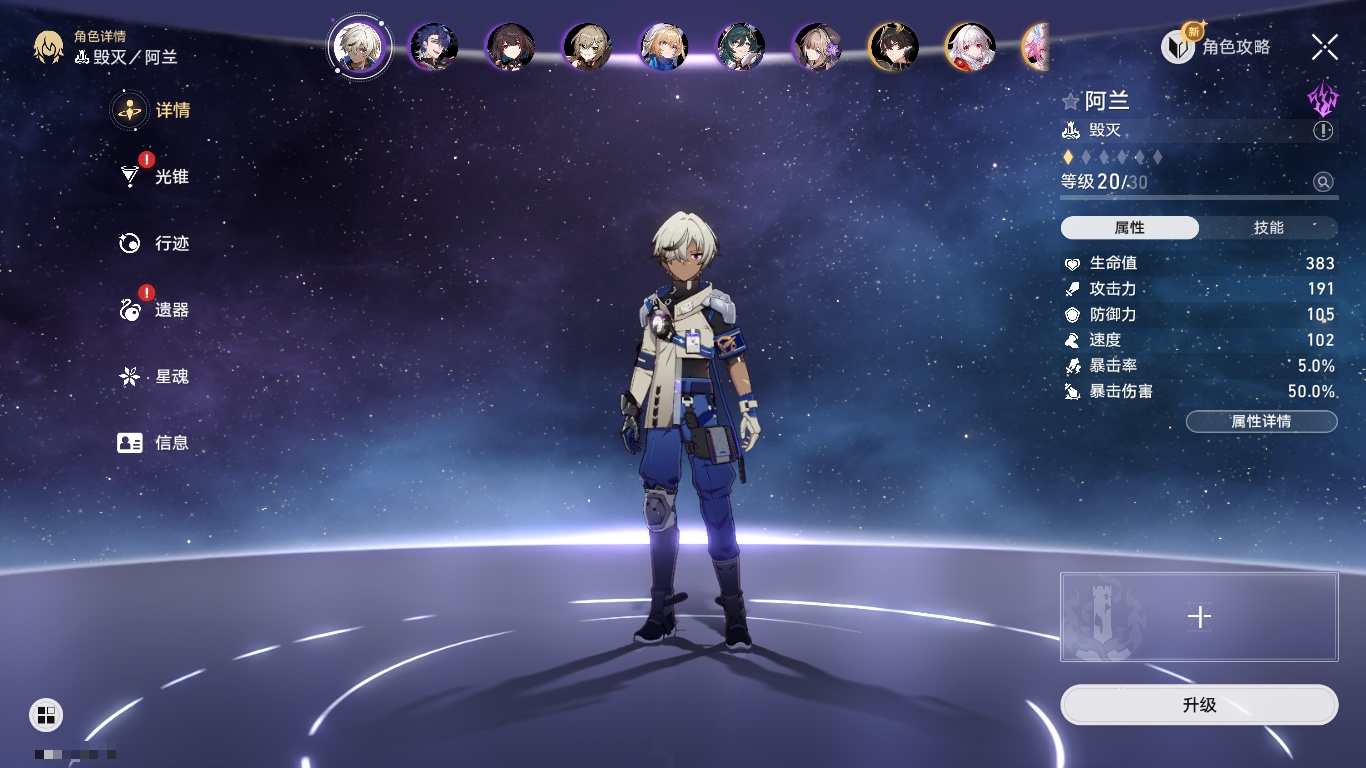The image size is (1366, 768).
Task: Open 属性详情 attribute details
Action: click(1261, 421)
